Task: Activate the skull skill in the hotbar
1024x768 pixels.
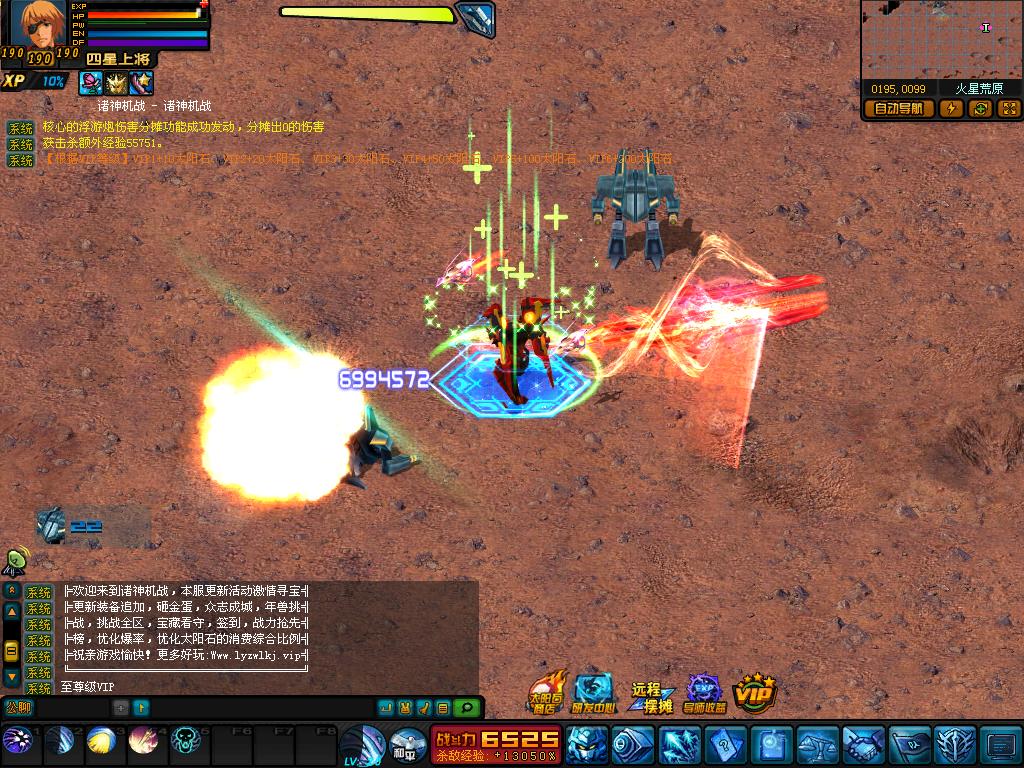Action: coord(186,741)
